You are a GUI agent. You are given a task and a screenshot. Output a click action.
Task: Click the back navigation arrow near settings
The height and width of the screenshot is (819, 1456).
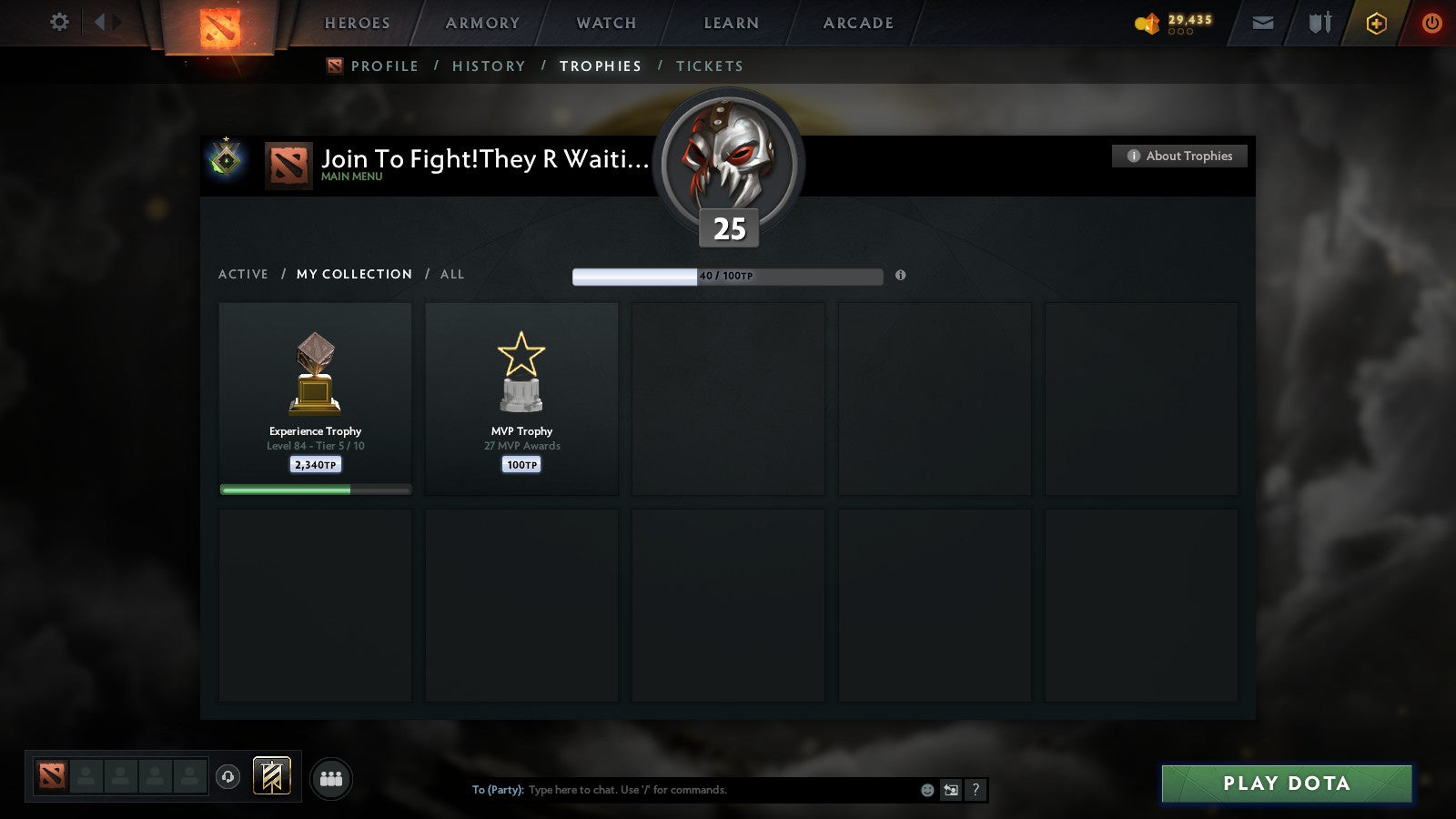(100, 22)
